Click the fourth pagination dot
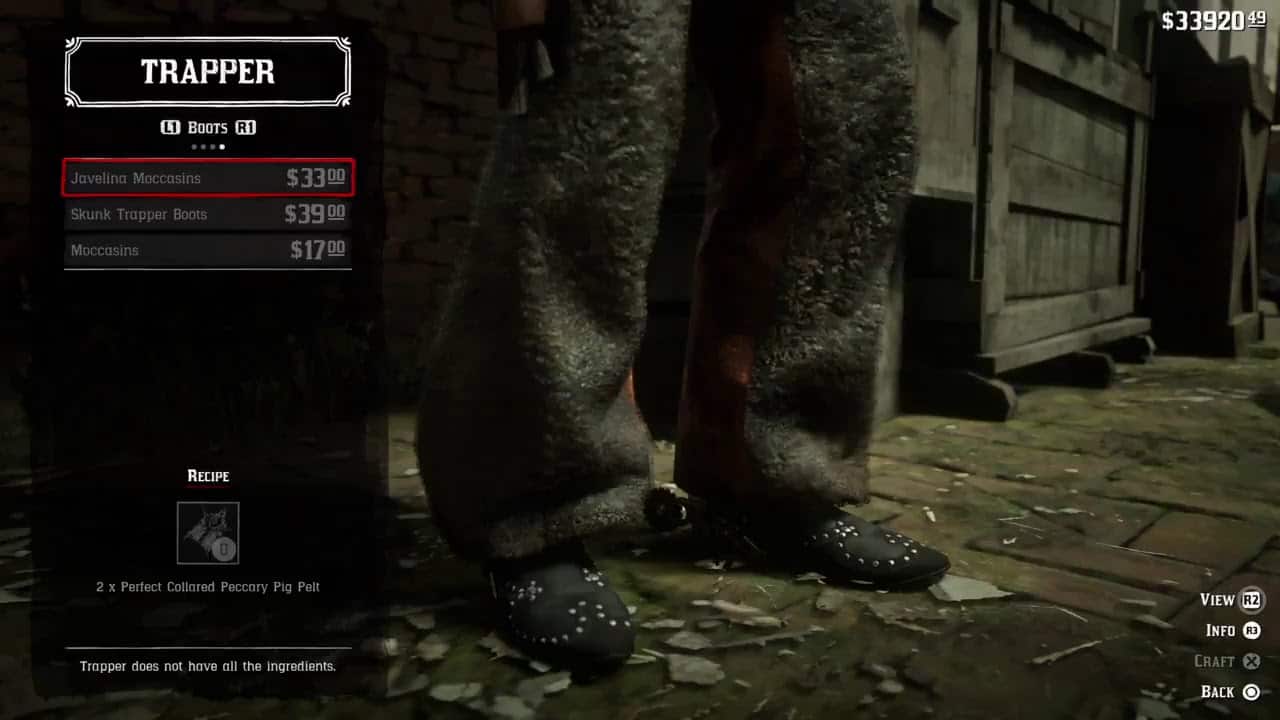The image size is (1280, 720). tap(222, 146)
